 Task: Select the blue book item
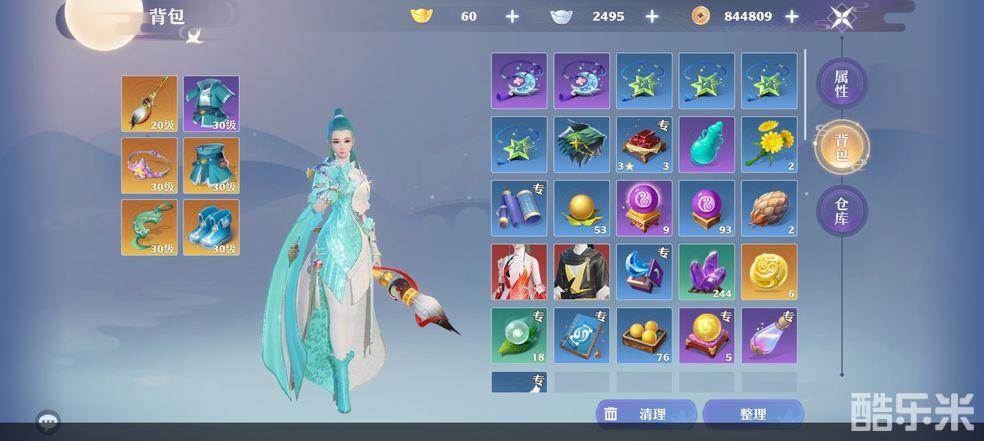tap(581, 335)
